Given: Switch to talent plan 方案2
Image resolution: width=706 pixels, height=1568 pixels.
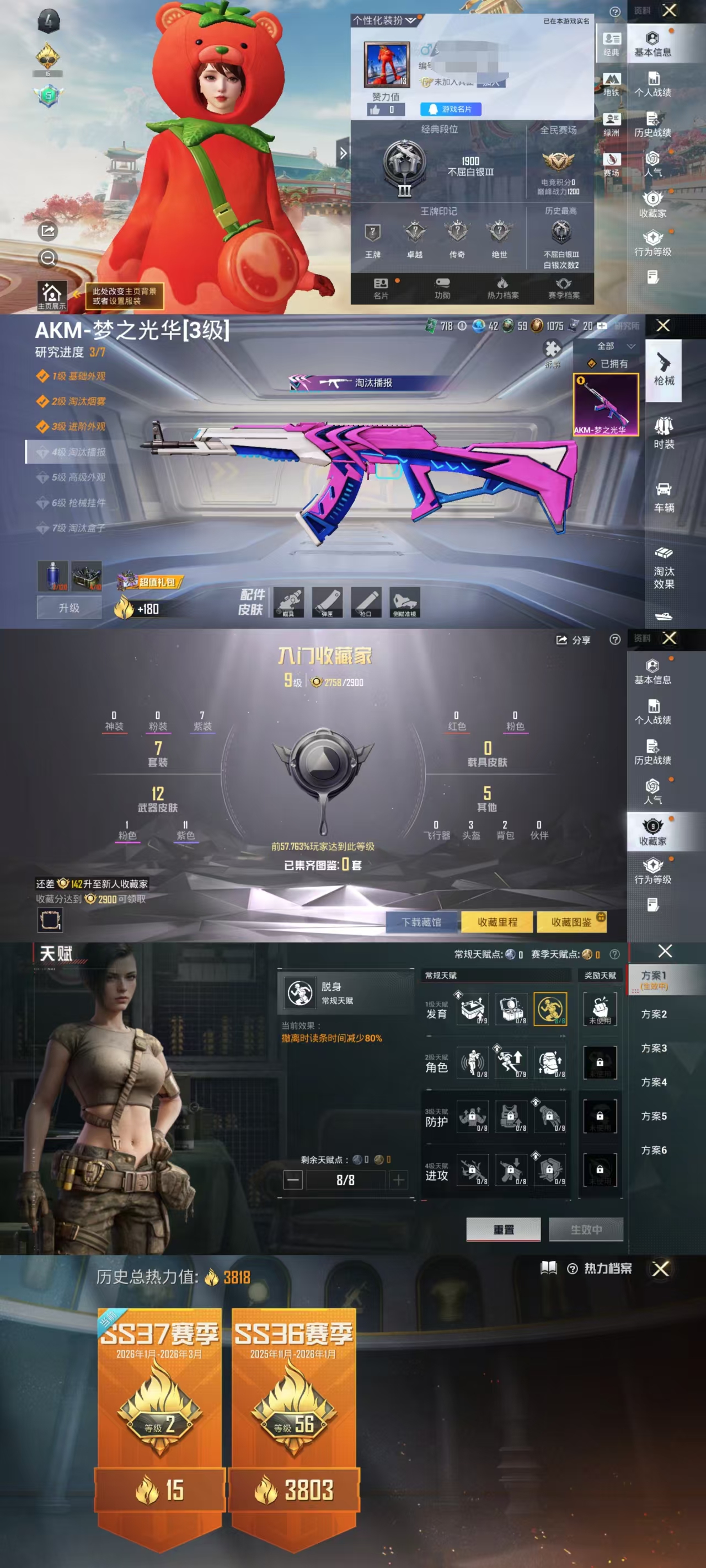Looking at the screenshot, I should click(x=654, y=1014).
